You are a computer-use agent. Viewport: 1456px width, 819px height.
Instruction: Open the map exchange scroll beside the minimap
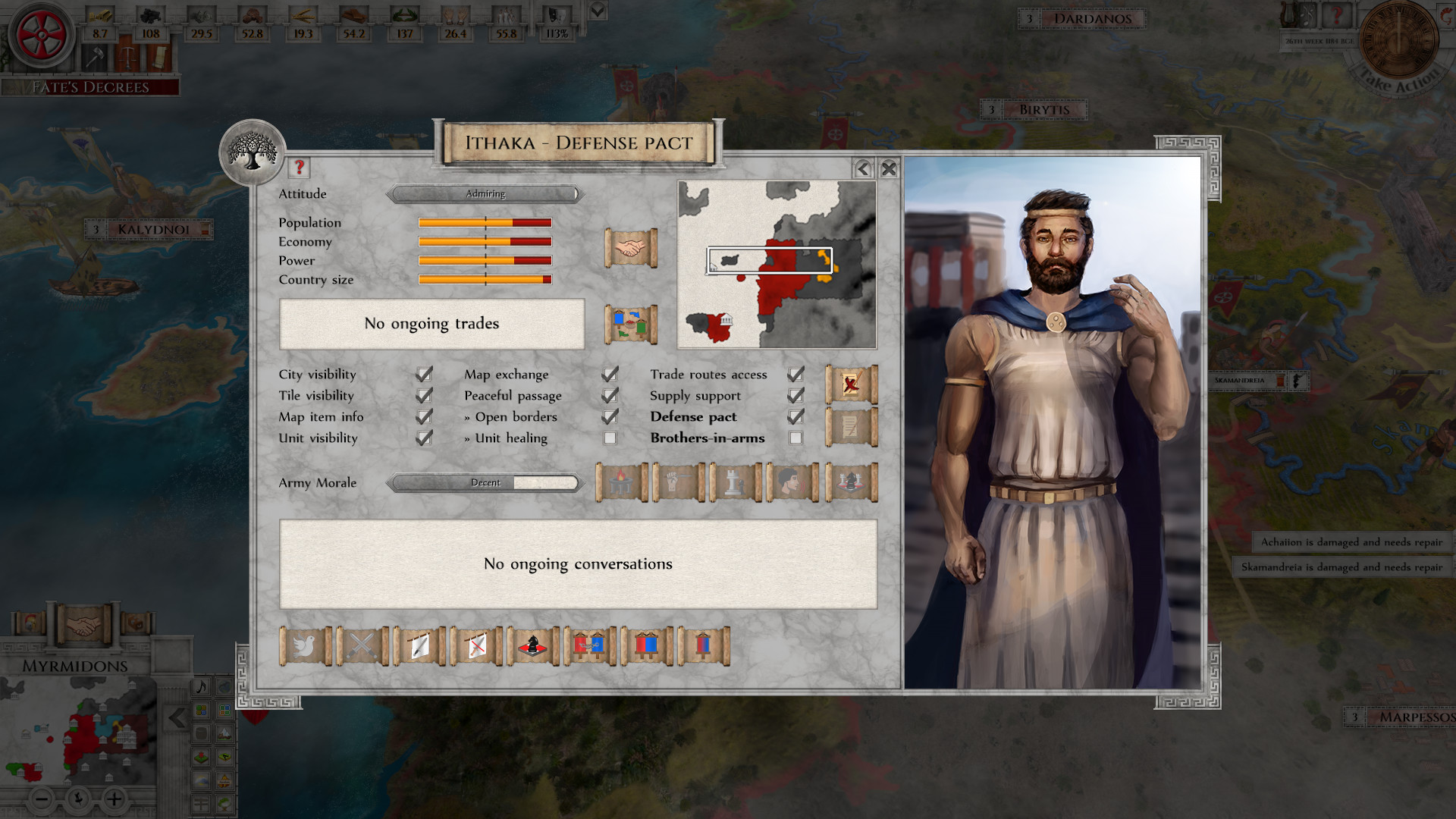(632, 324)
